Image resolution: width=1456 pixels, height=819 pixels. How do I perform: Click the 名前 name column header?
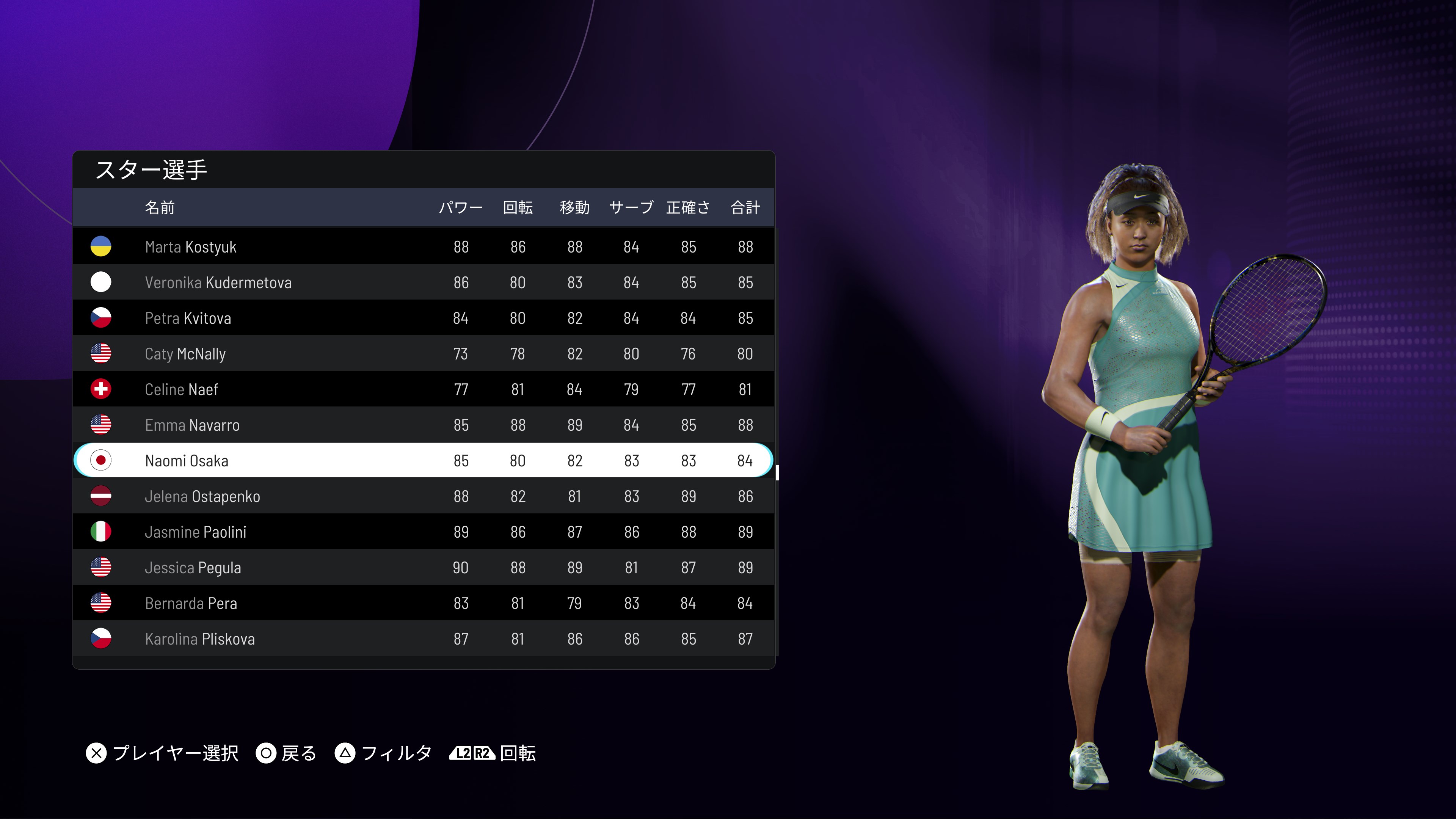point(160,207)
